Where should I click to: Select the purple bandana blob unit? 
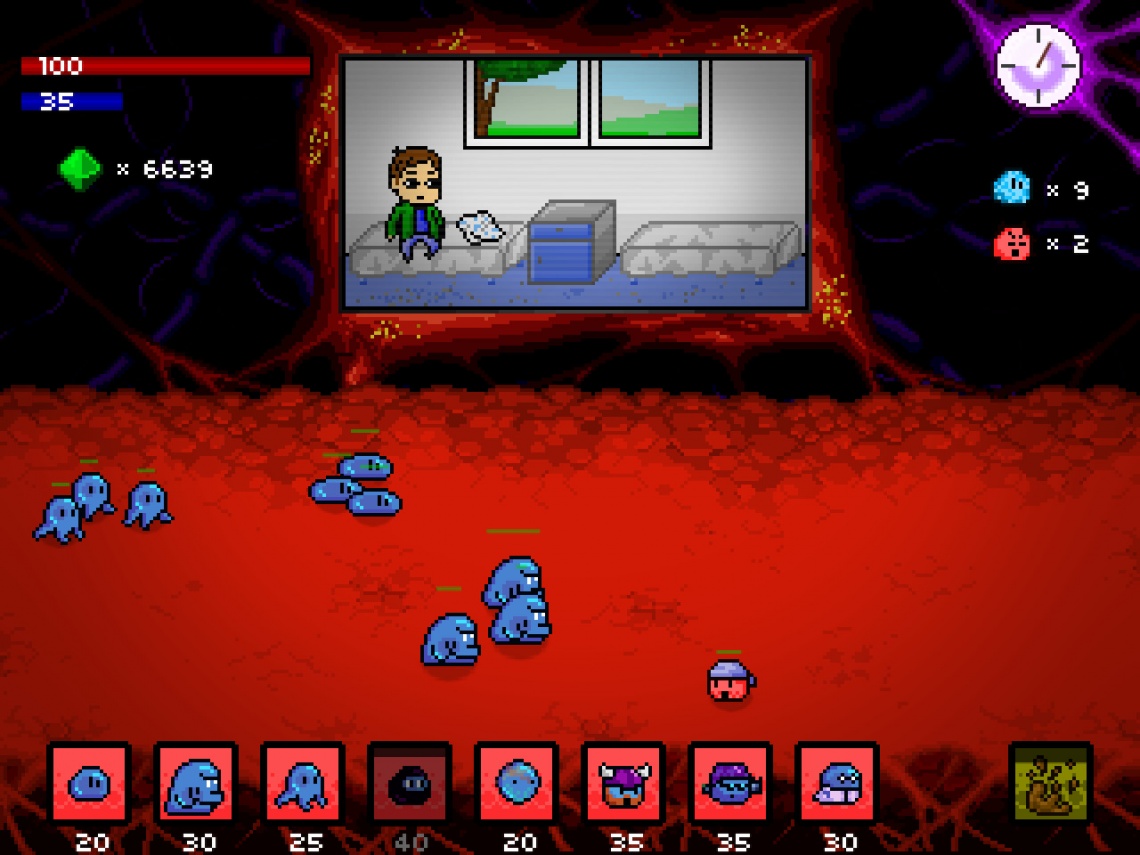[x=731, y=783]
